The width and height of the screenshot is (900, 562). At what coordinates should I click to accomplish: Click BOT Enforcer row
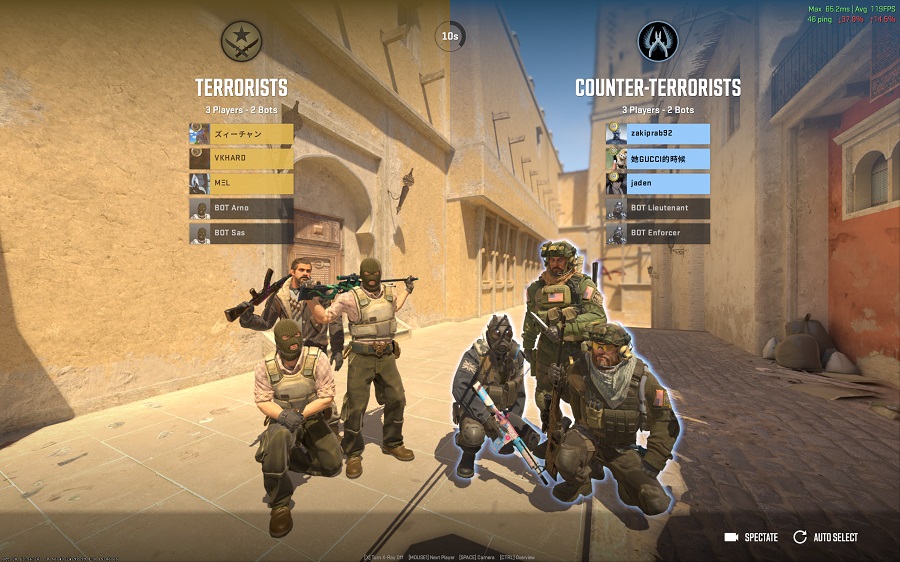click(657, 233)
